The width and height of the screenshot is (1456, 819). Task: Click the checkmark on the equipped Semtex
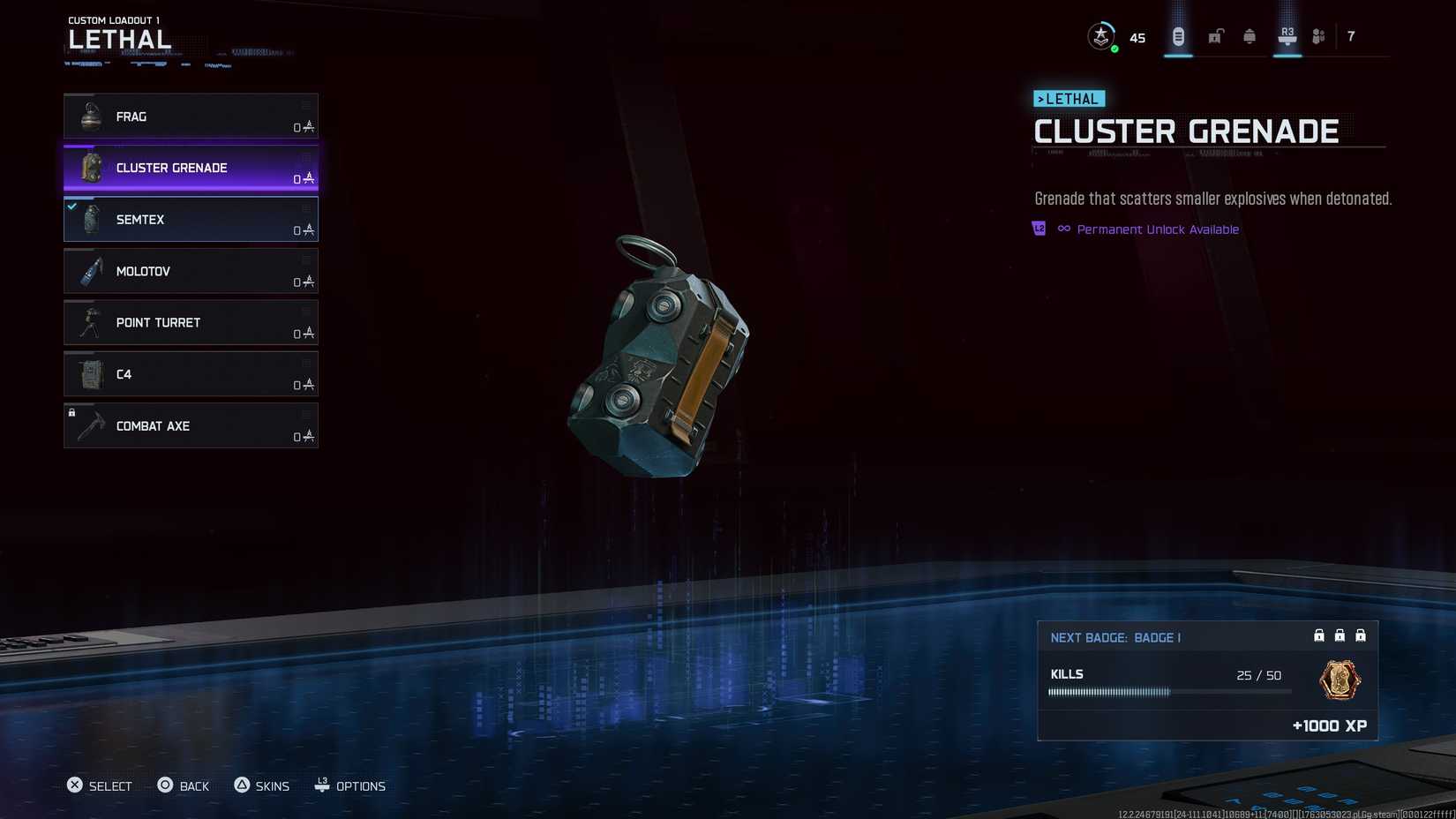[x=71, y=206]
